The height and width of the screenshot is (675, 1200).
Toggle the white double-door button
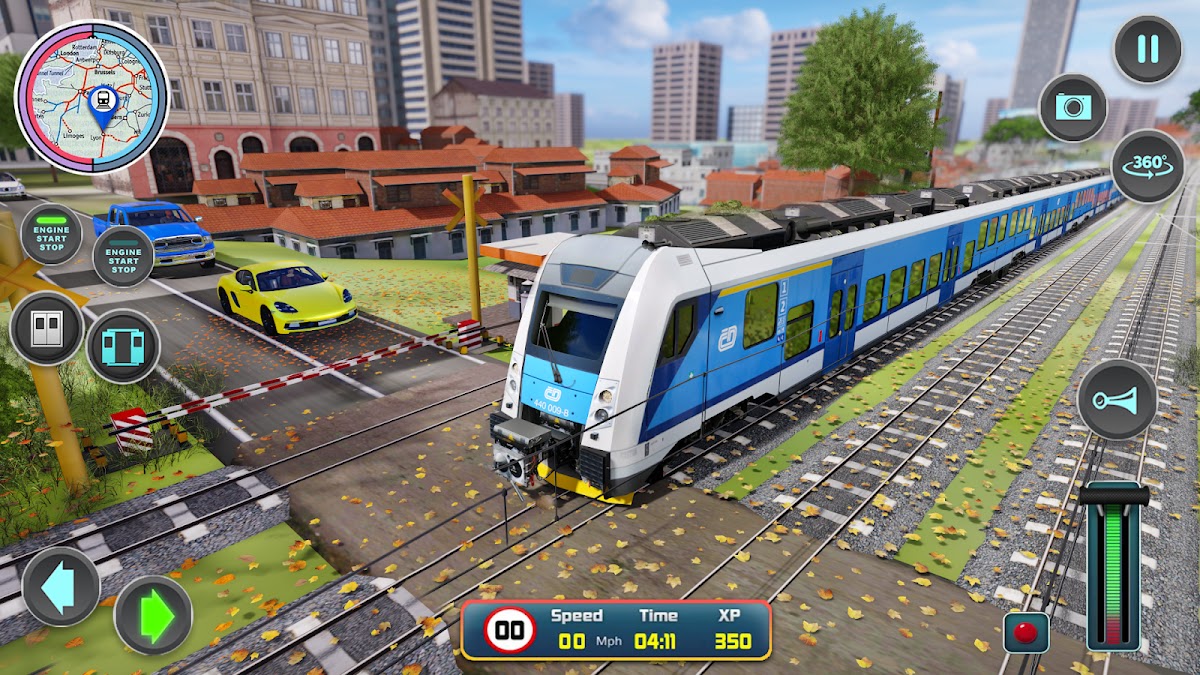(x=47, y=328)
